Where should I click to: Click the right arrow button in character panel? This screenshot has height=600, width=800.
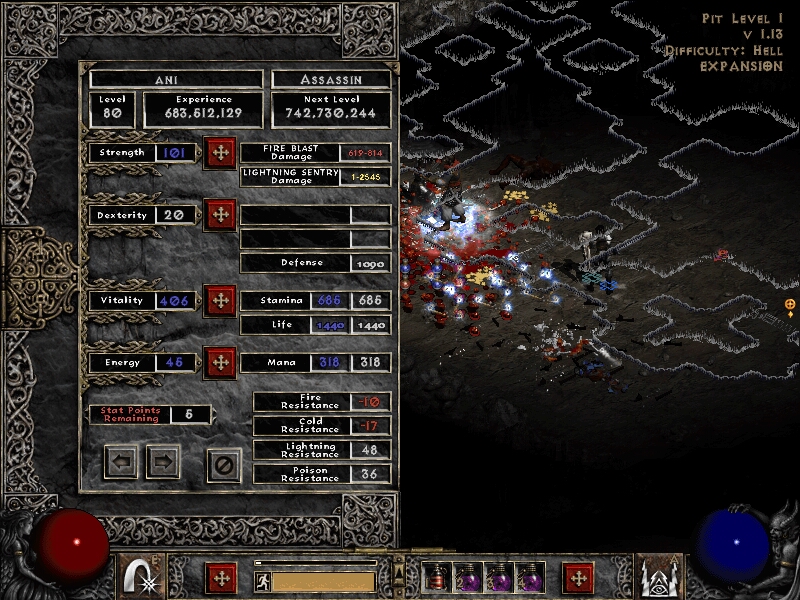click(x=163, y=462)
